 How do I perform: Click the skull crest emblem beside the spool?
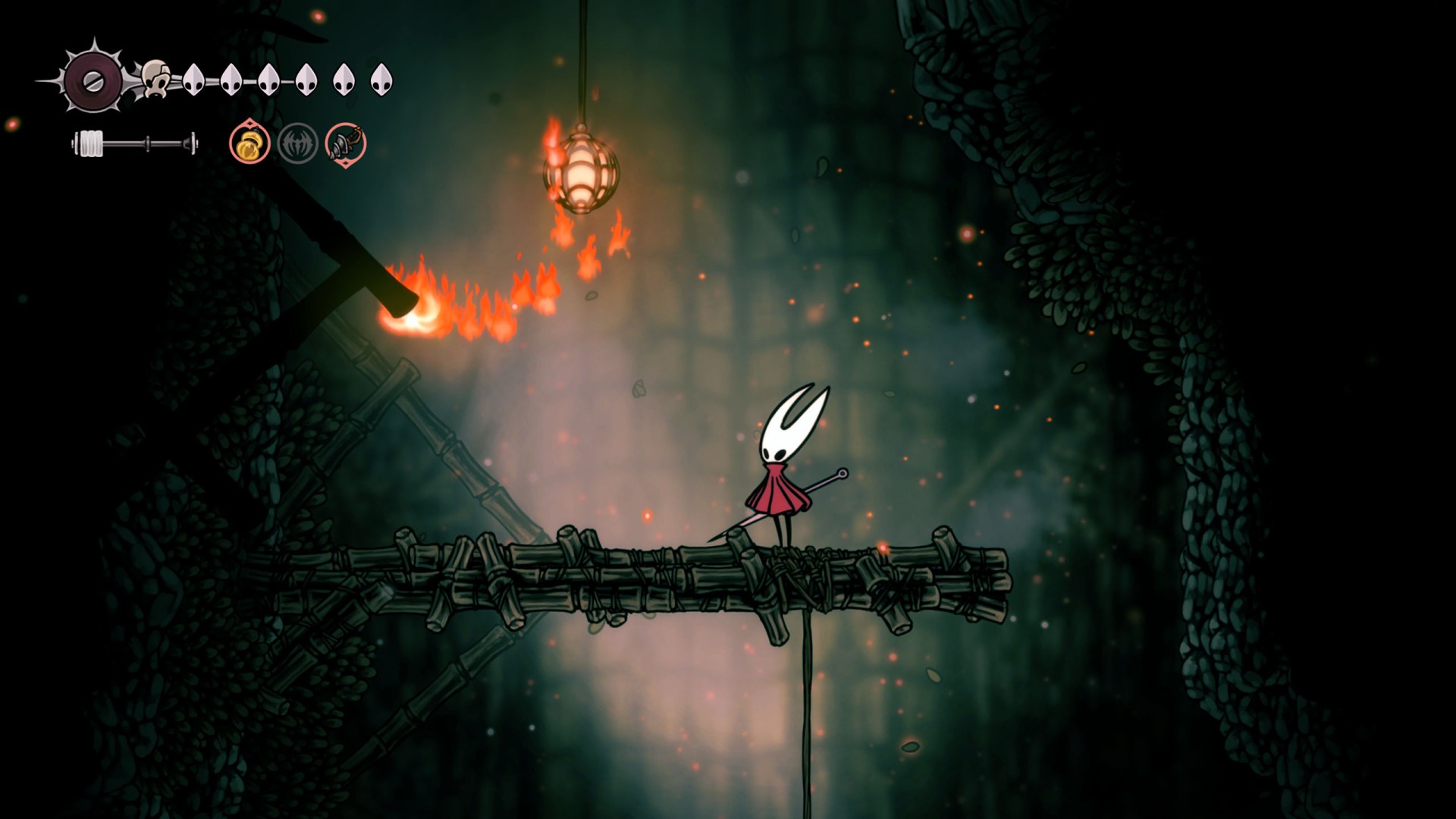click(x=156, y=79)
